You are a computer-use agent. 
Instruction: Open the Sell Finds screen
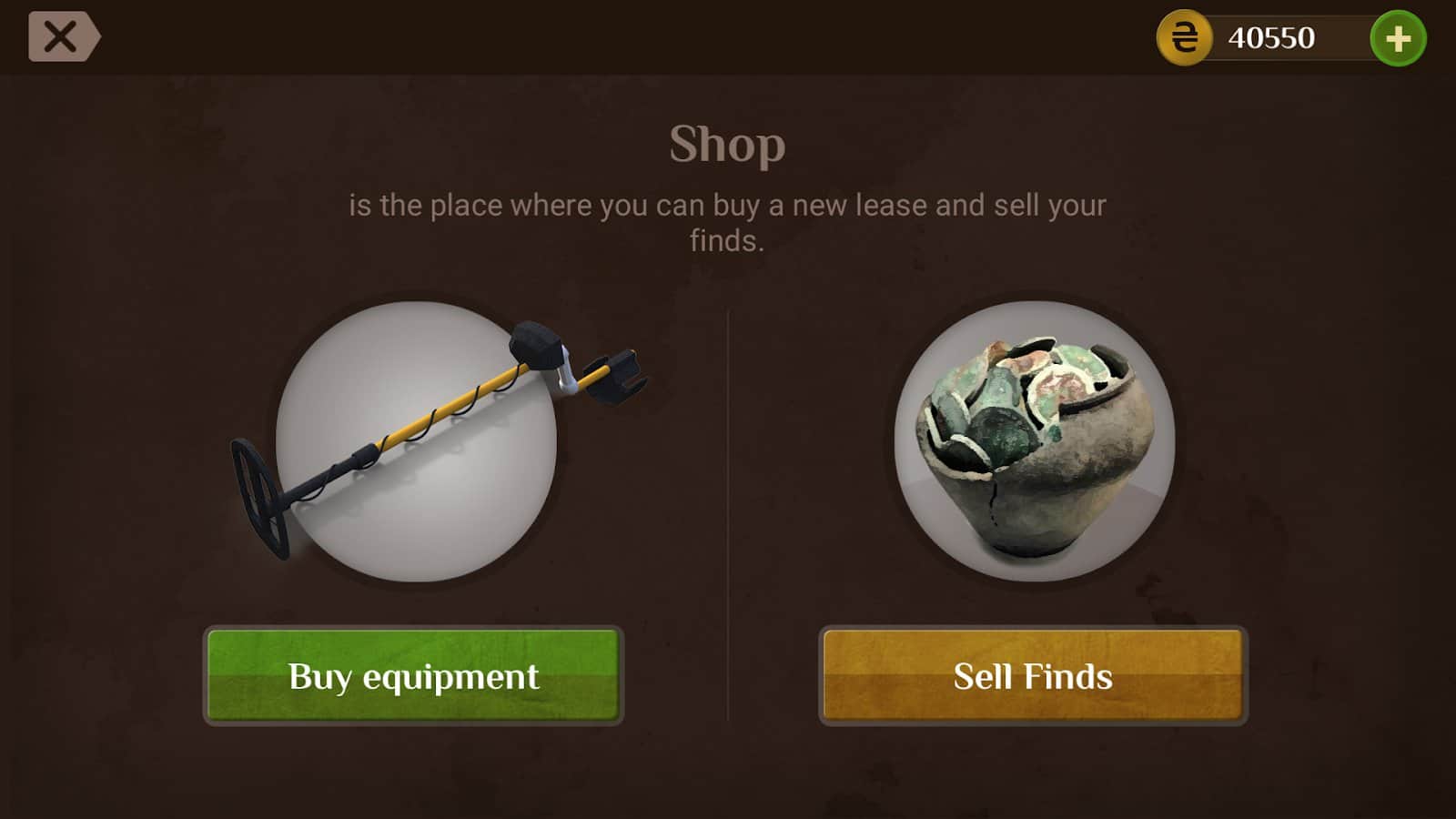pyautogui.click(x=1033, y=675)
